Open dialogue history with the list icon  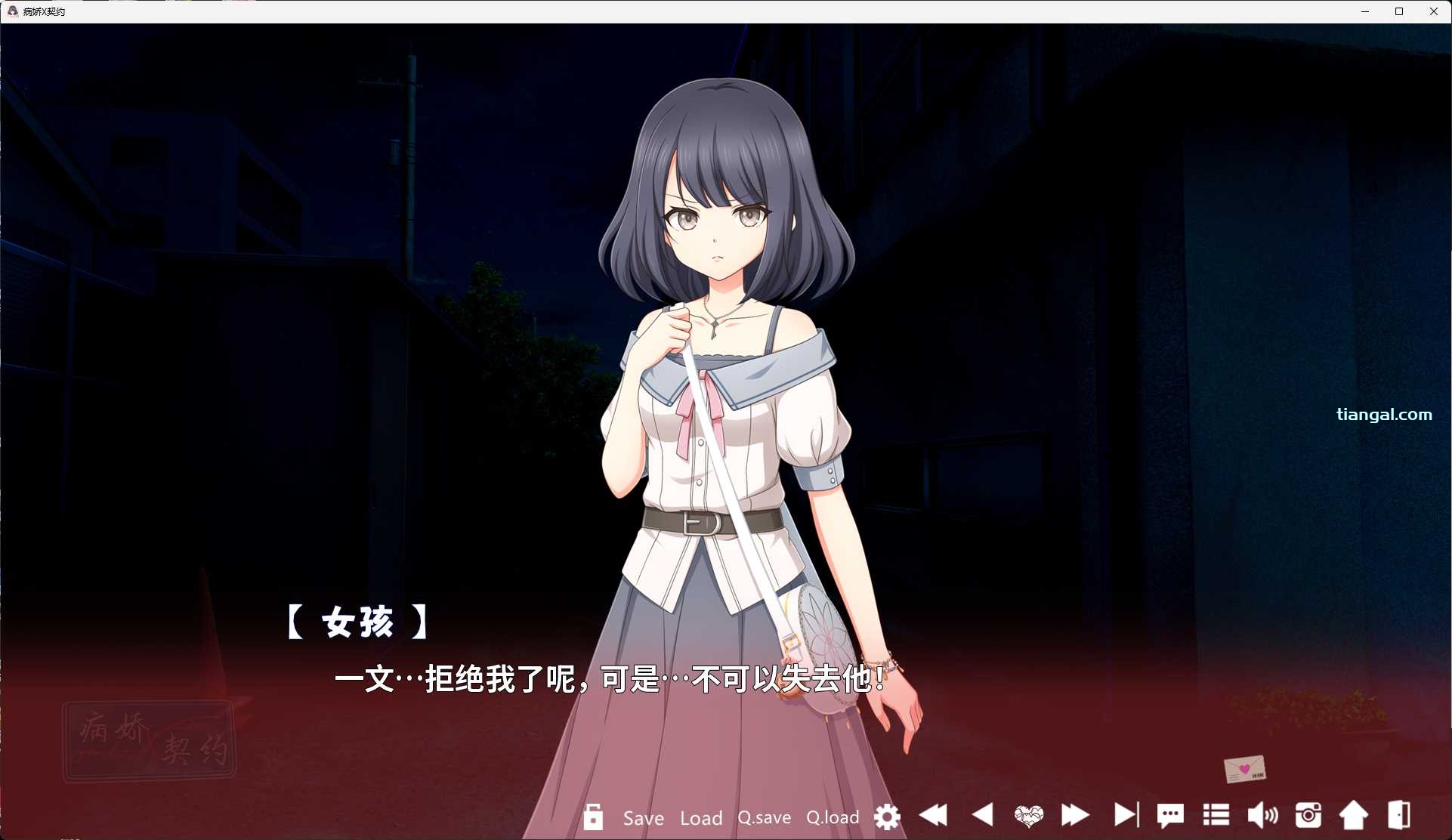[1216, 816]
